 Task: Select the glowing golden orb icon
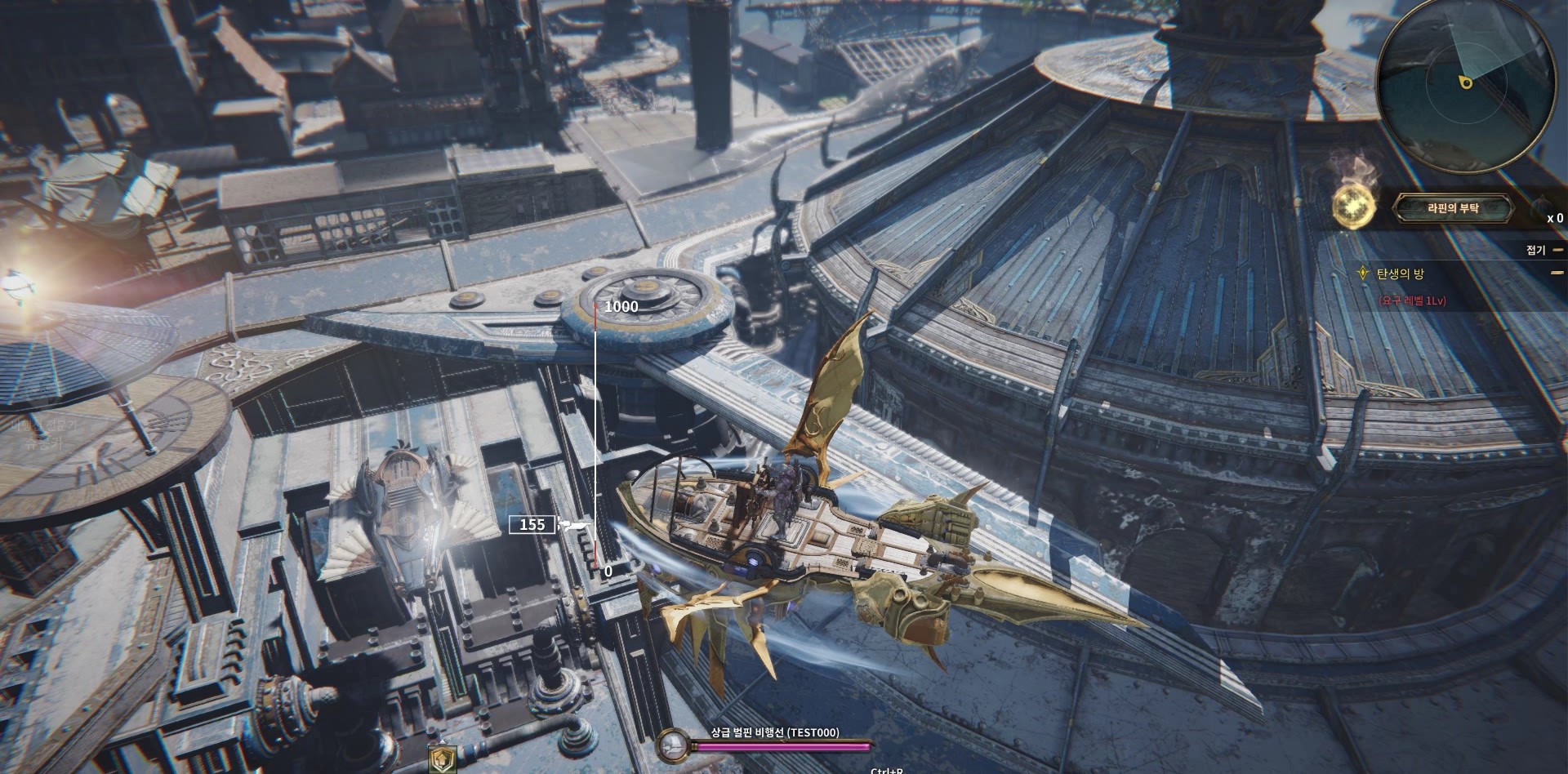[1351, 207]
